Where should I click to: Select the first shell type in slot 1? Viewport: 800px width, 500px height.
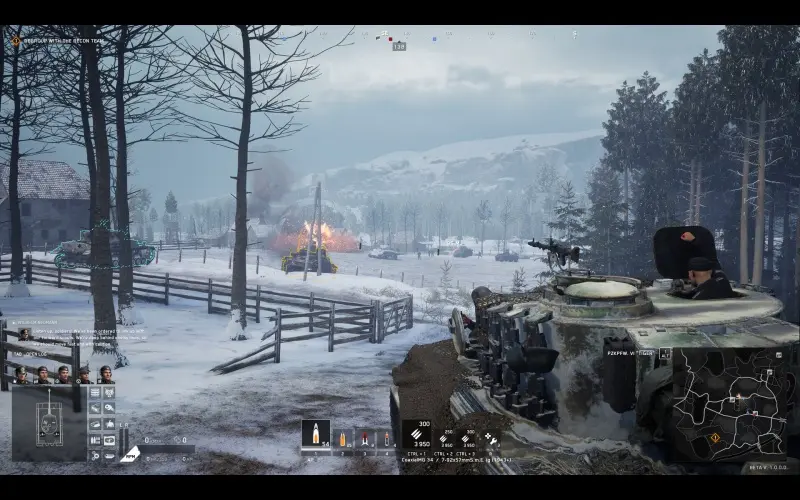[315, 434]
